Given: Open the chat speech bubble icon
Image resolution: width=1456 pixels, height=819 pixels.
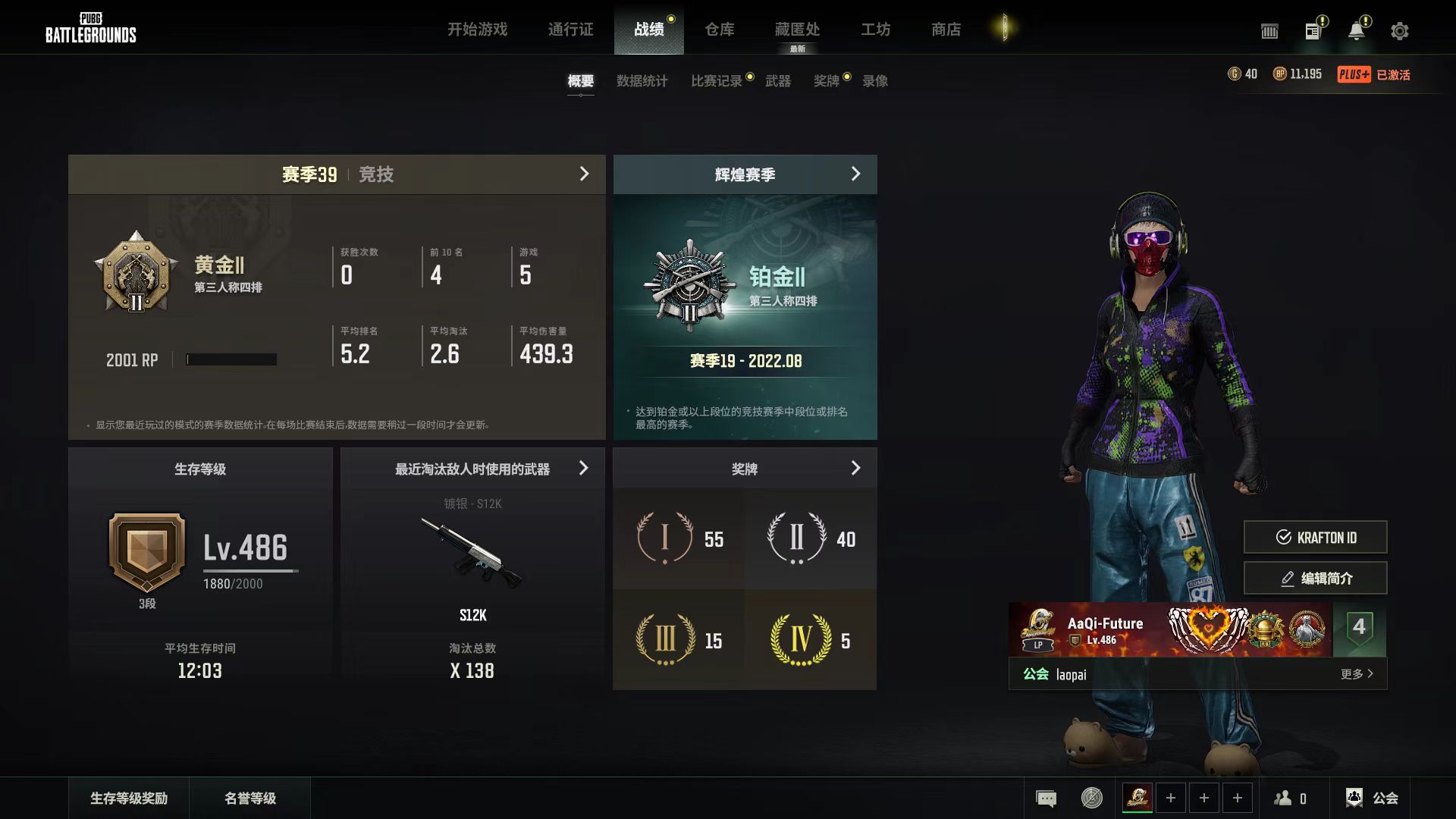Looking at the screenshot, I should pyautogui.click(x=1046, y=798).
